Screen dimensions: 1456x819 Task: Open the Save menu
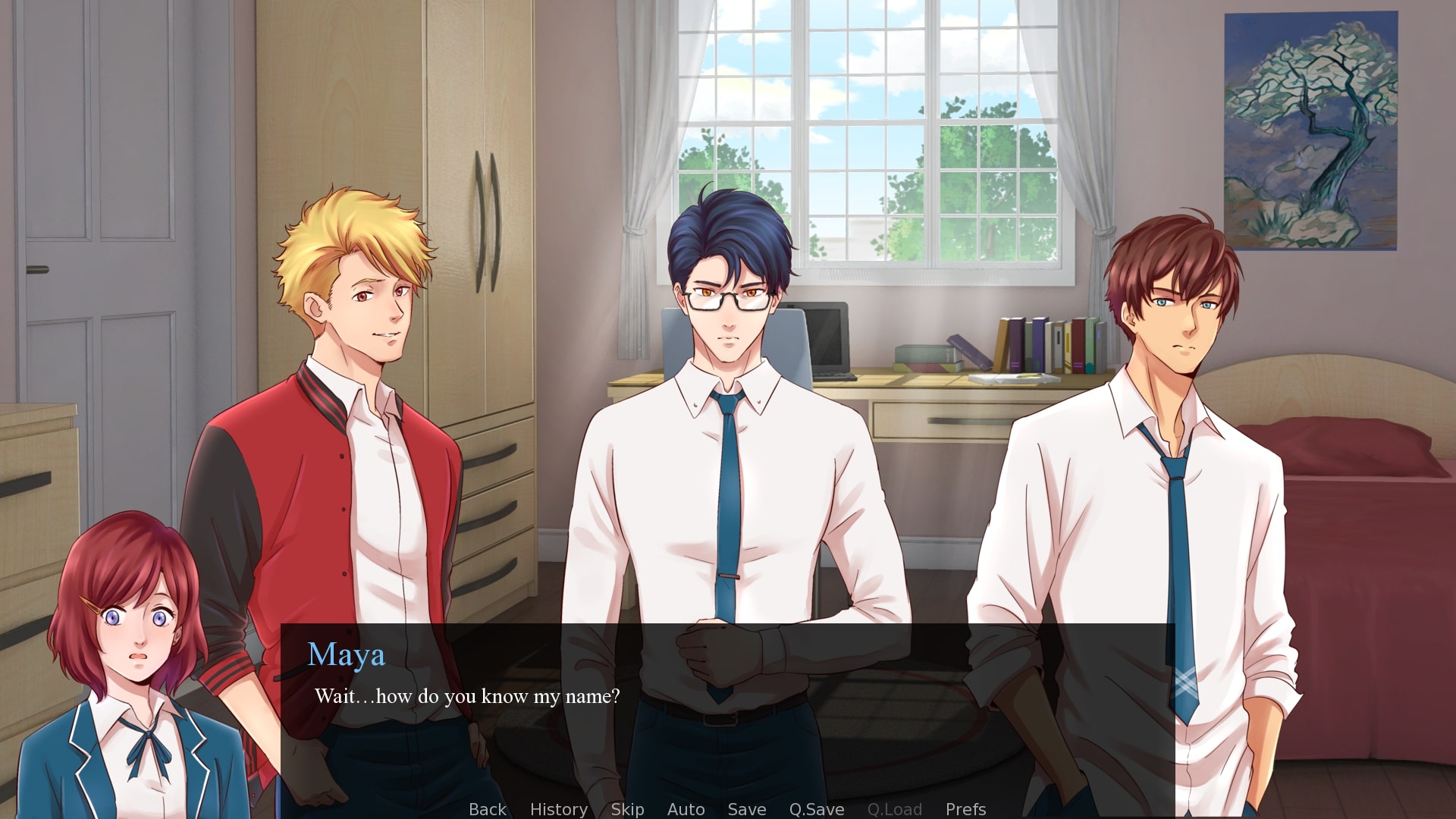746,809
